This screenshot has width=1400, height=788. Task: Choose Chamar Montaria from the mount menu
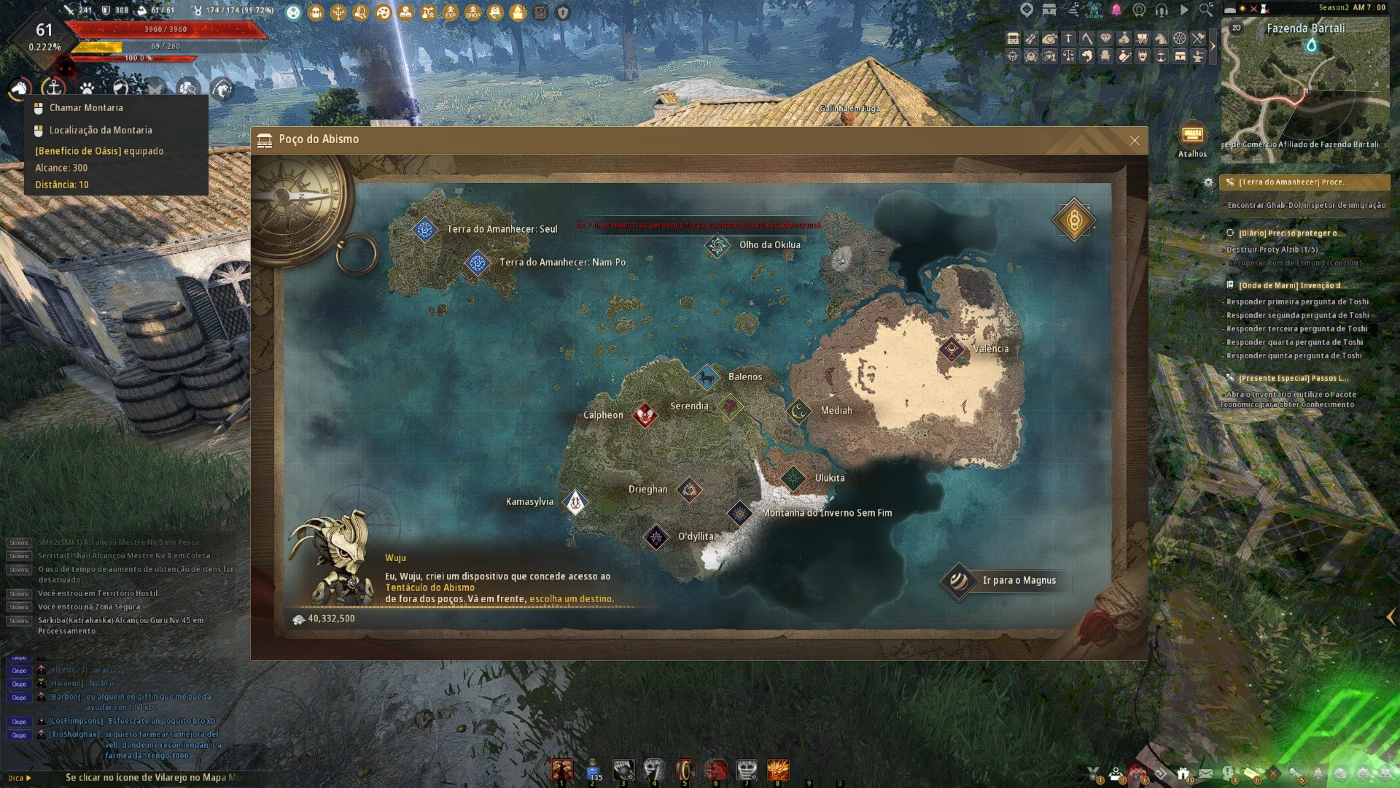(86, 108)
